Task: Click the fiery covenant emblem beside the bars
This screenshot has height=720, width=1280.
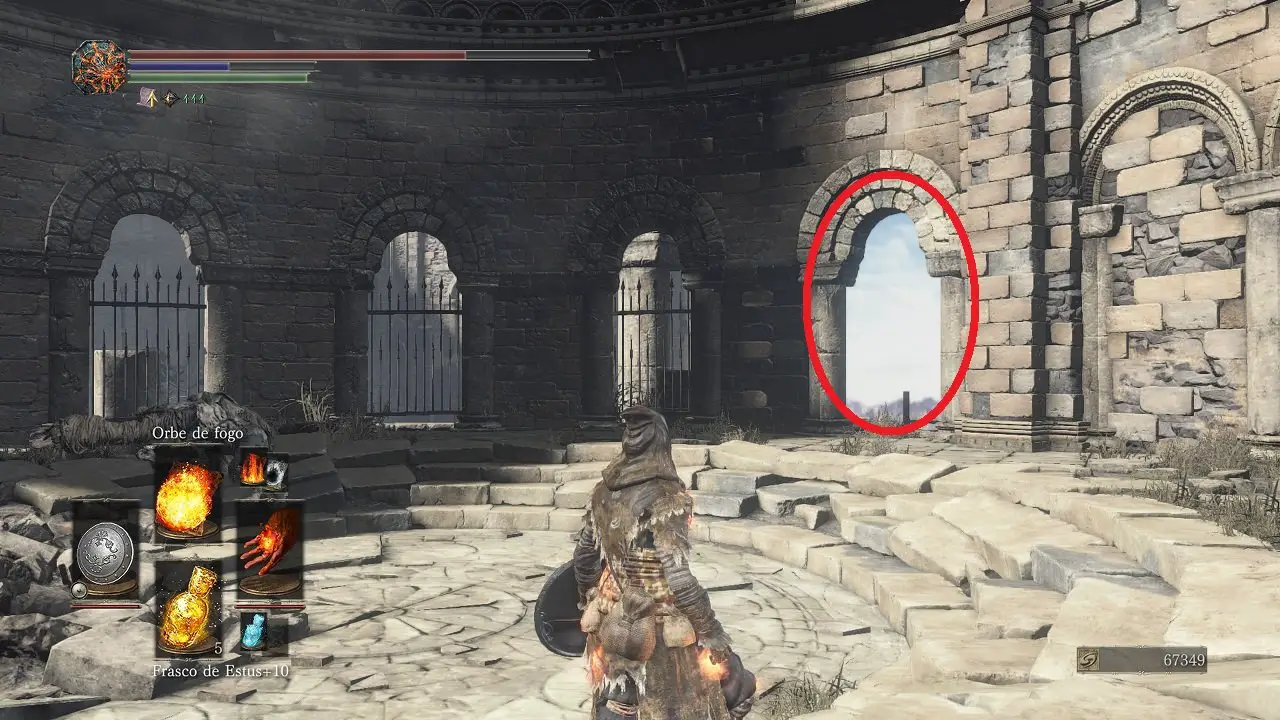Action: pos(99,66)
